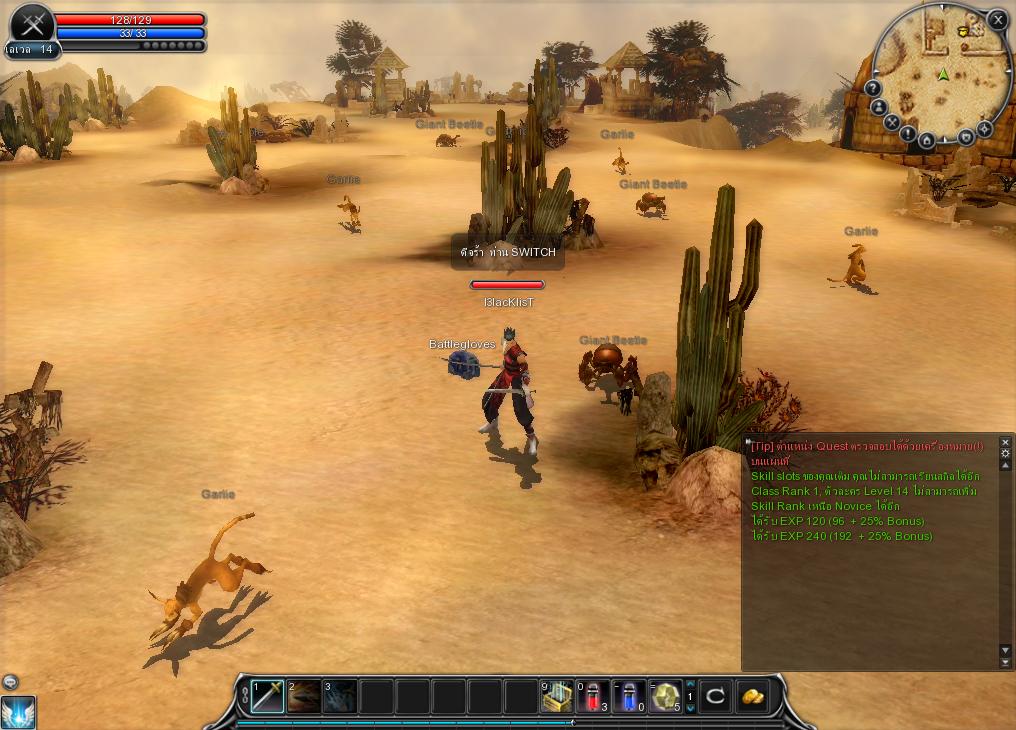Activate the skill in hotbar slot 2
Viewport: 1016px width, 730px height.
tap(304, 696)
